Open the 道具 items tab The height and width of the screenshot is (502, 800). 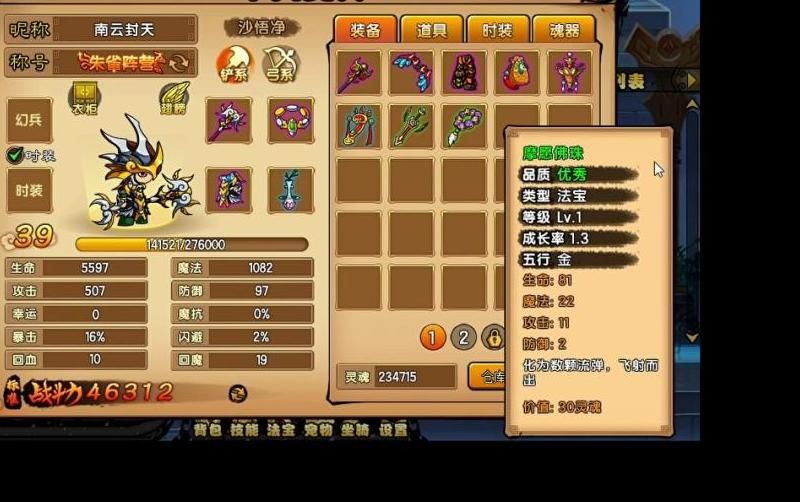coord(431,29)
